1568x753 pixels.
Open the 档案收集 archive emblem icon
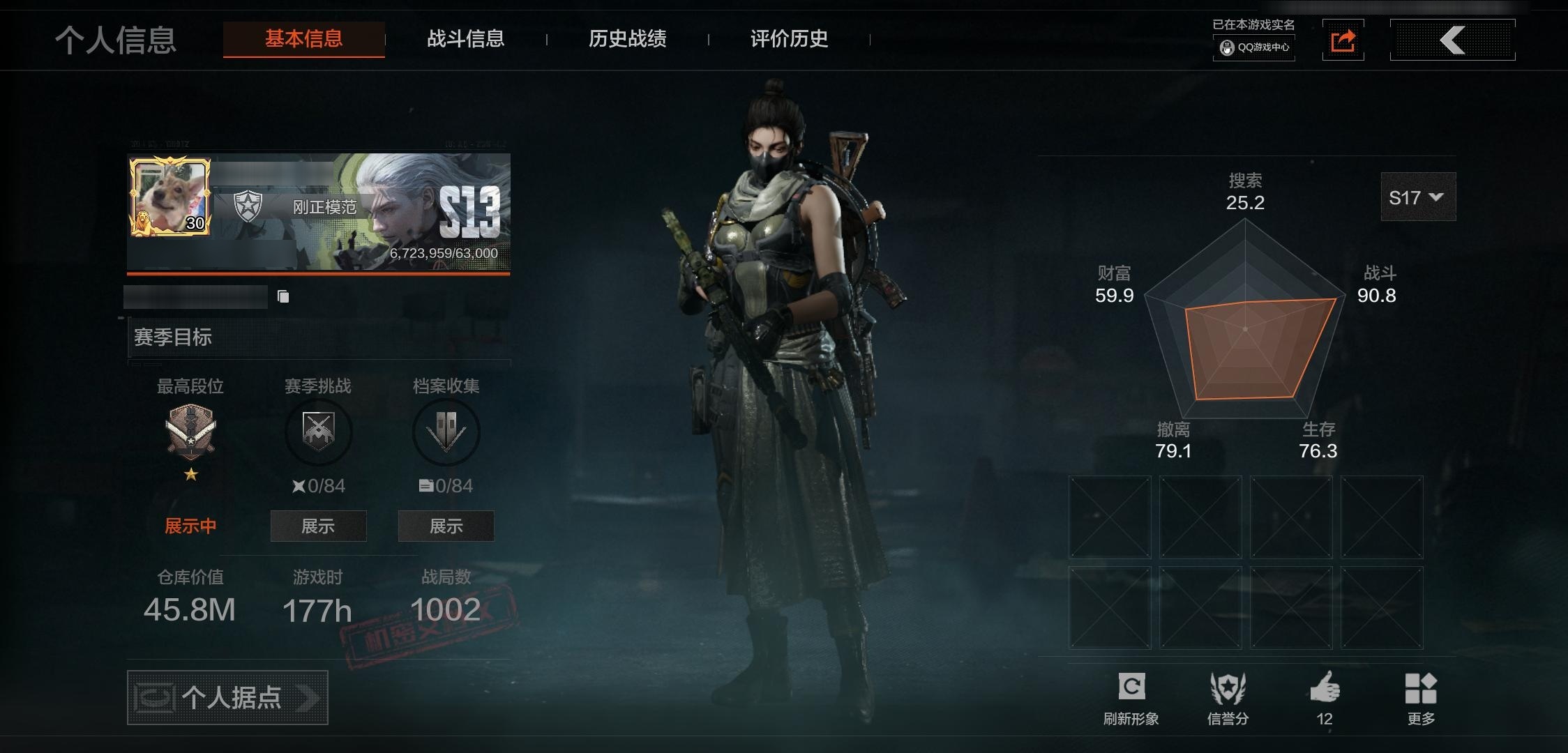tap(445, 432)
